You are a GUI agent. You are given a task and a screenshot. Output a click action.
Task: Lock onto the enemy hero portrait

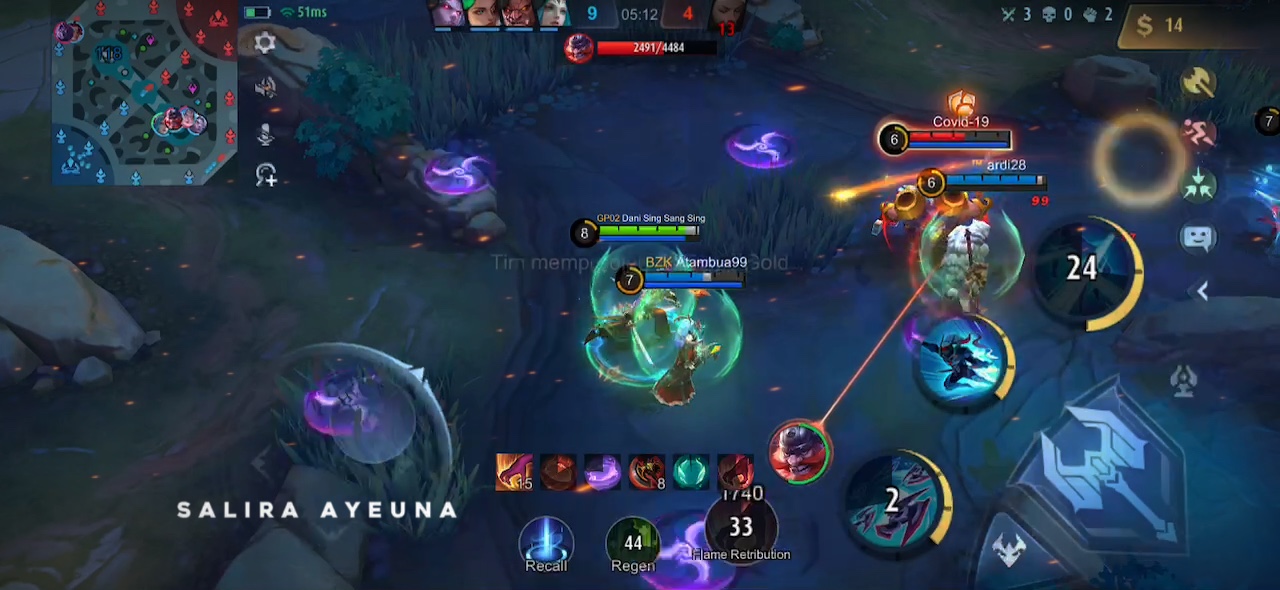click(799, 451)
